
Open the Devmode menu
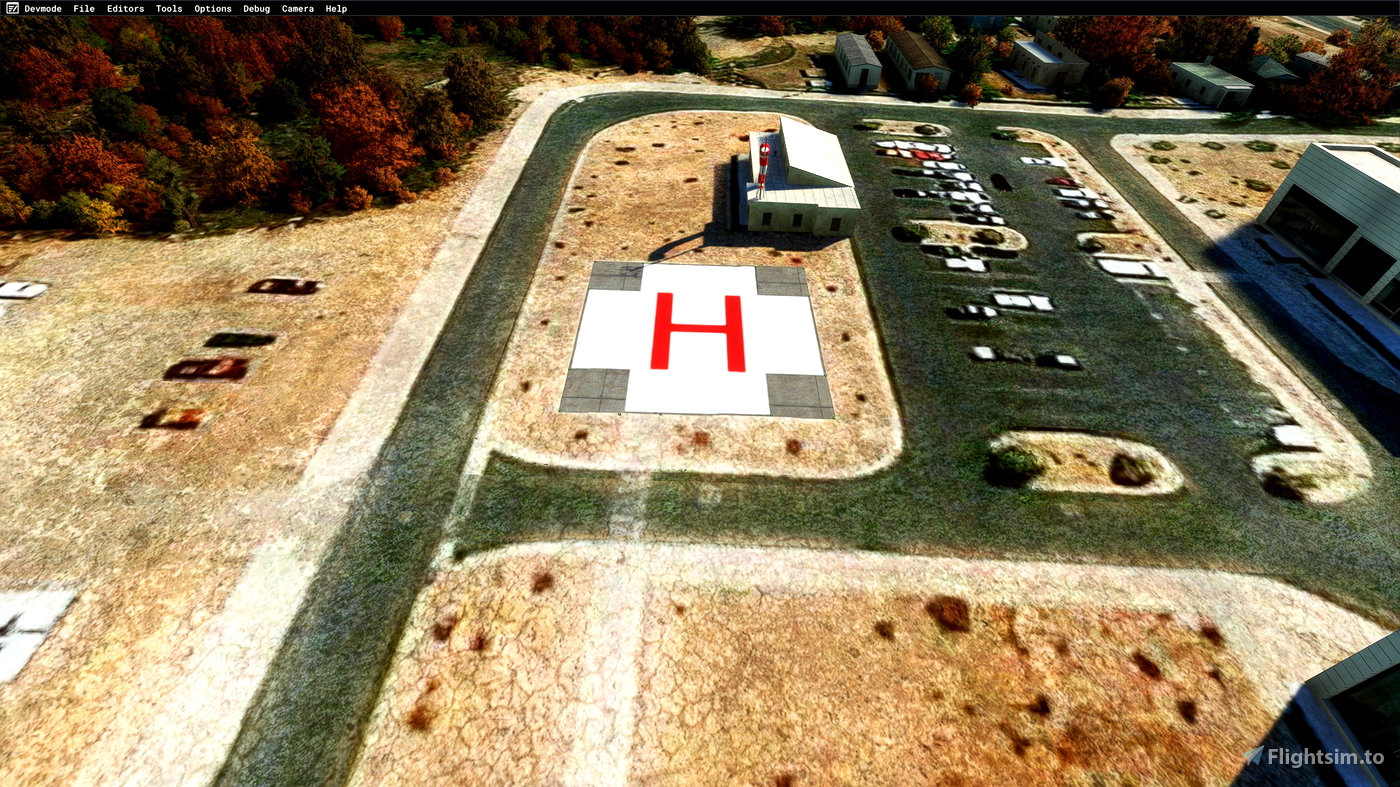pos(43,8)
